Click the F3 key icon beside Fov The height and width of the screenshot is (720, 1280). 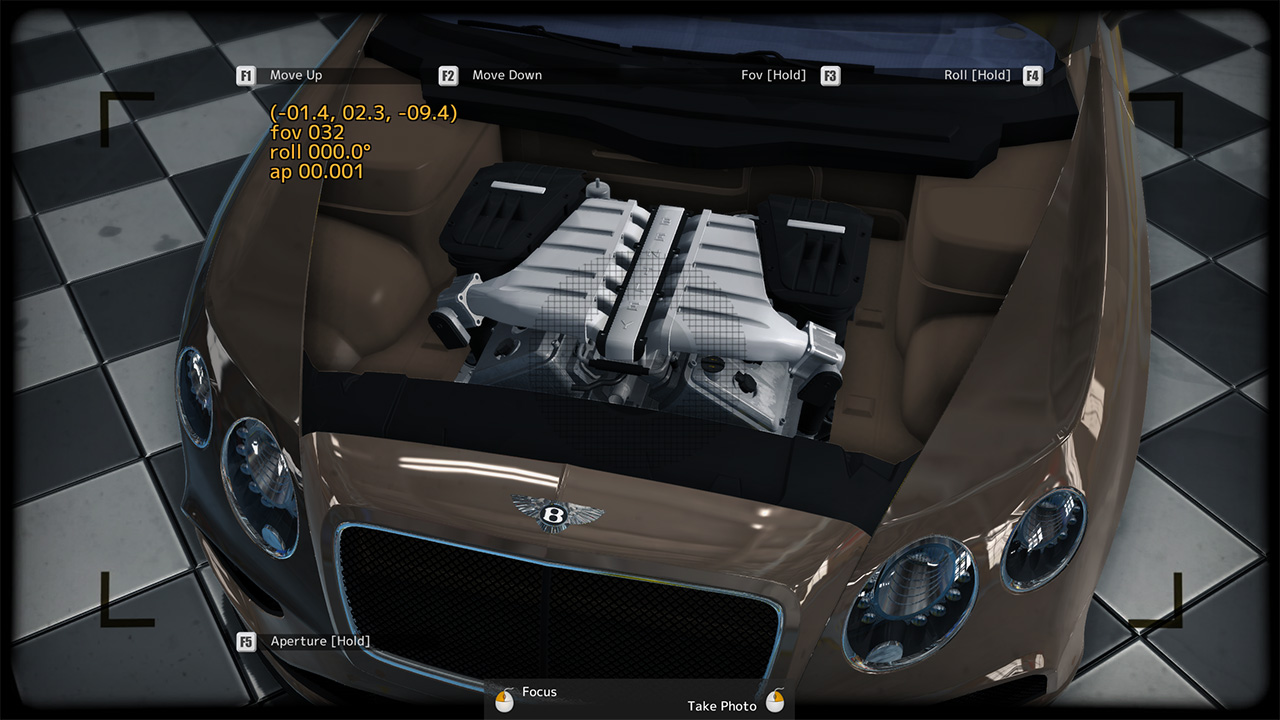pyautogui.click(x=829, y=74)
